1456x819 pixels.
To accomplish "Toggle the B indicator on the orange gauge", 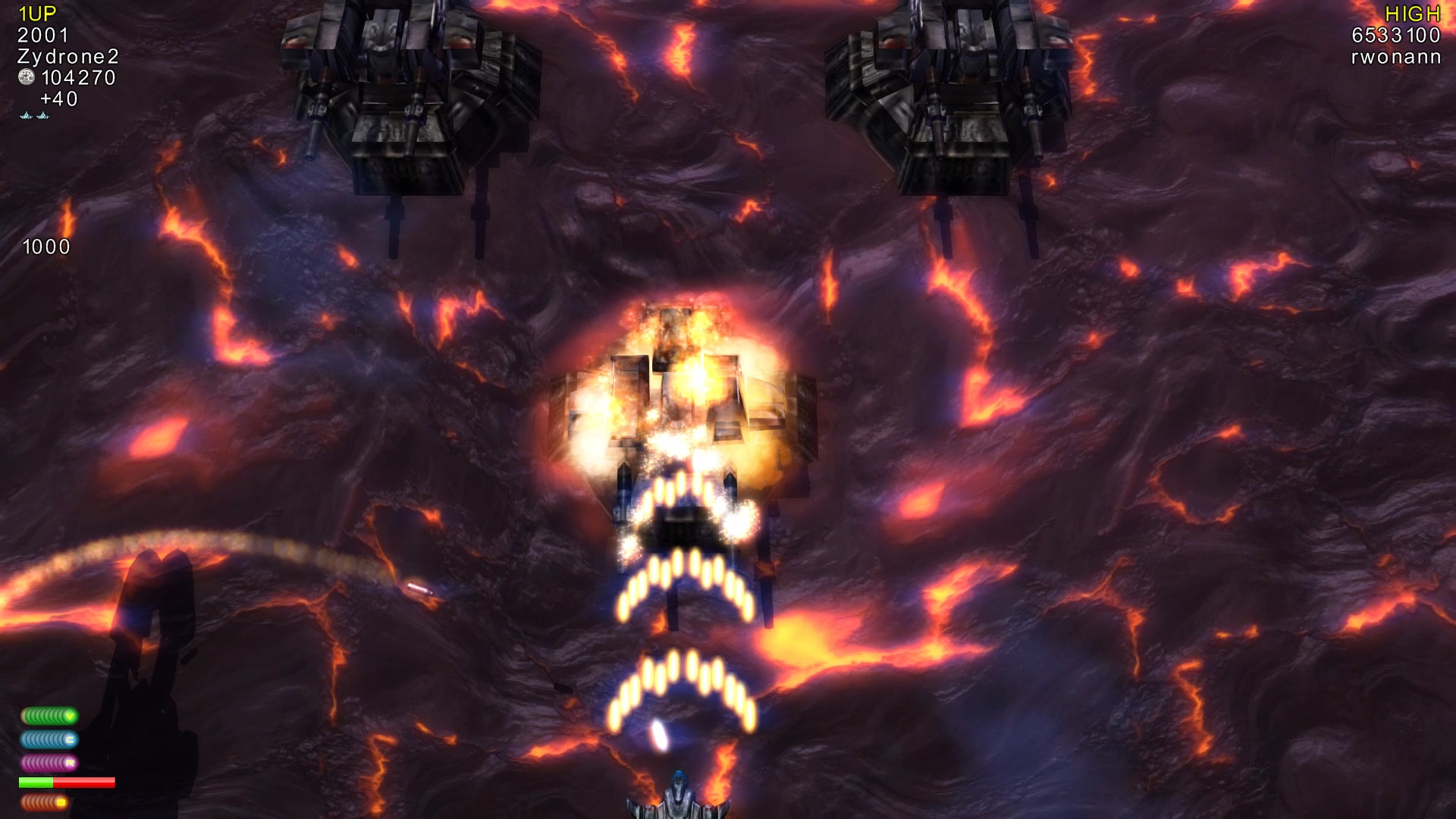I will pos(61,802).
